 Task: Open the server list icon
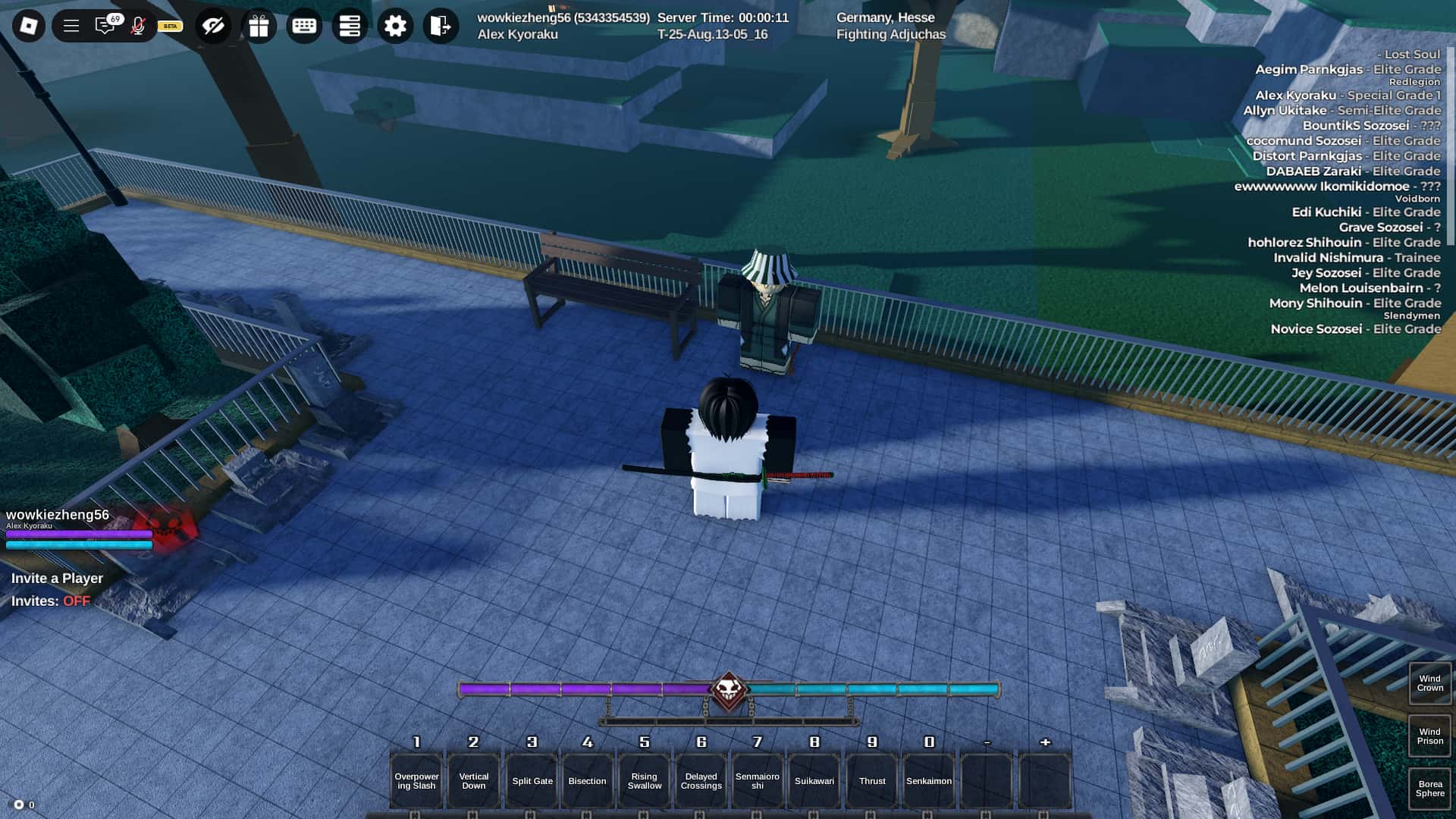tap(349, 25)
